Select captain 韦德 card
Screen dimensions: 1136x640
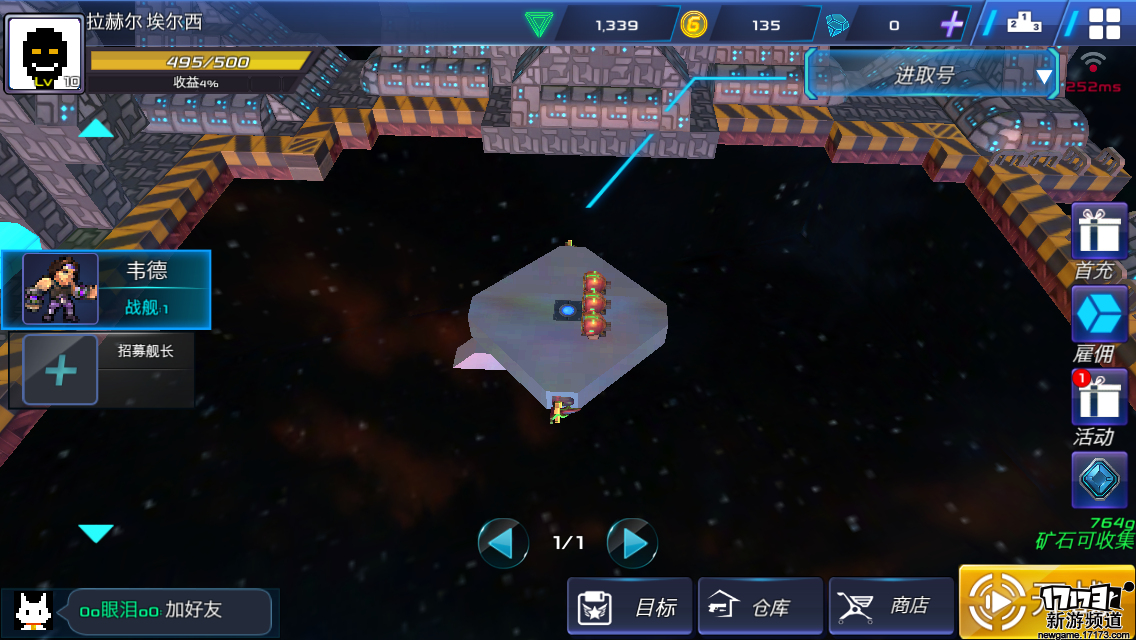pos(106,289)
